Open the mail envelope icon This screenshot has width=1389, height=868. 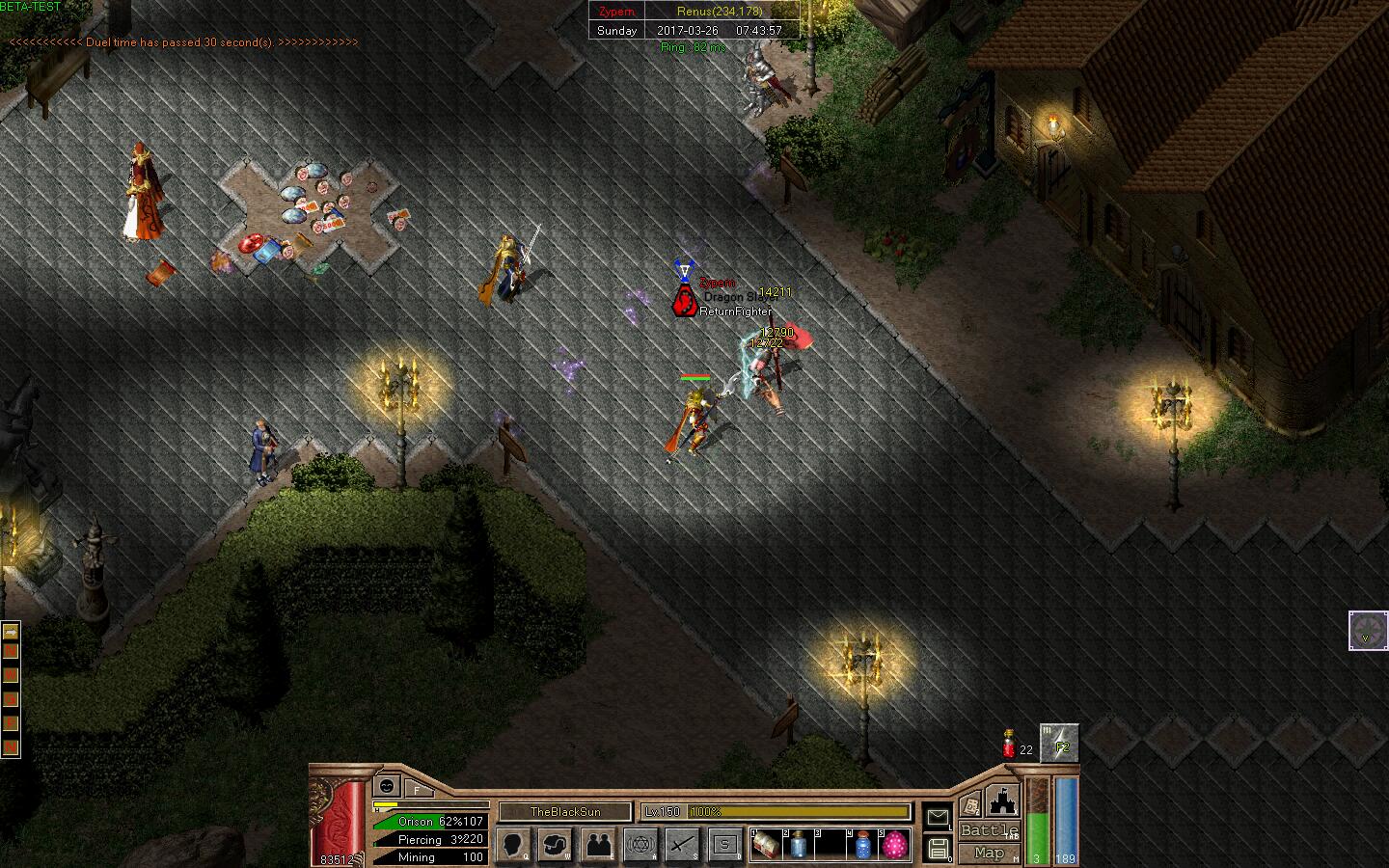[938, 818]
